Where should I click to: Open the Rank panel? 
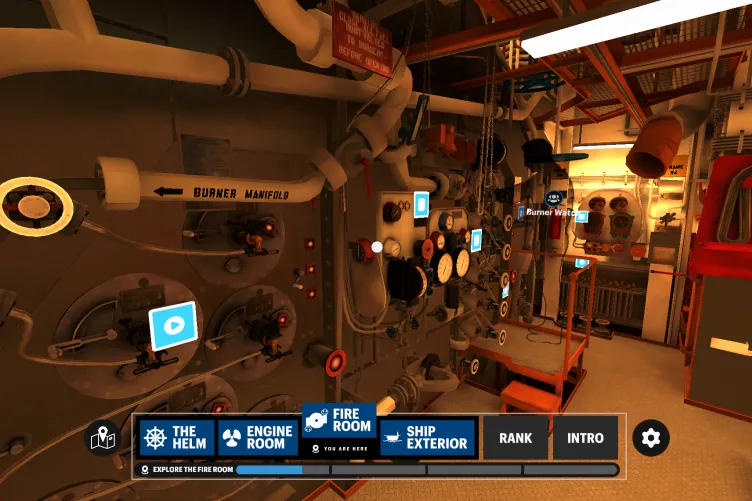click(x=515, y=438)
